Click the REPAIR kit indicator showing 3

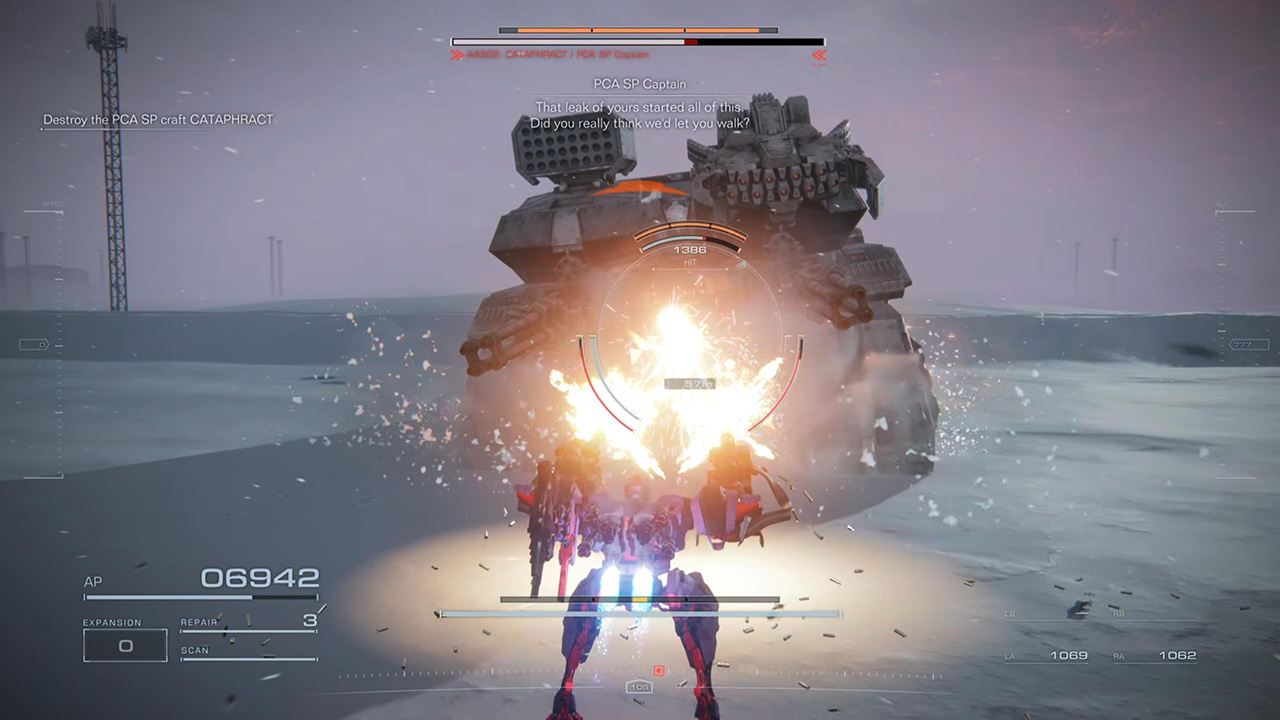coord(248,621)
